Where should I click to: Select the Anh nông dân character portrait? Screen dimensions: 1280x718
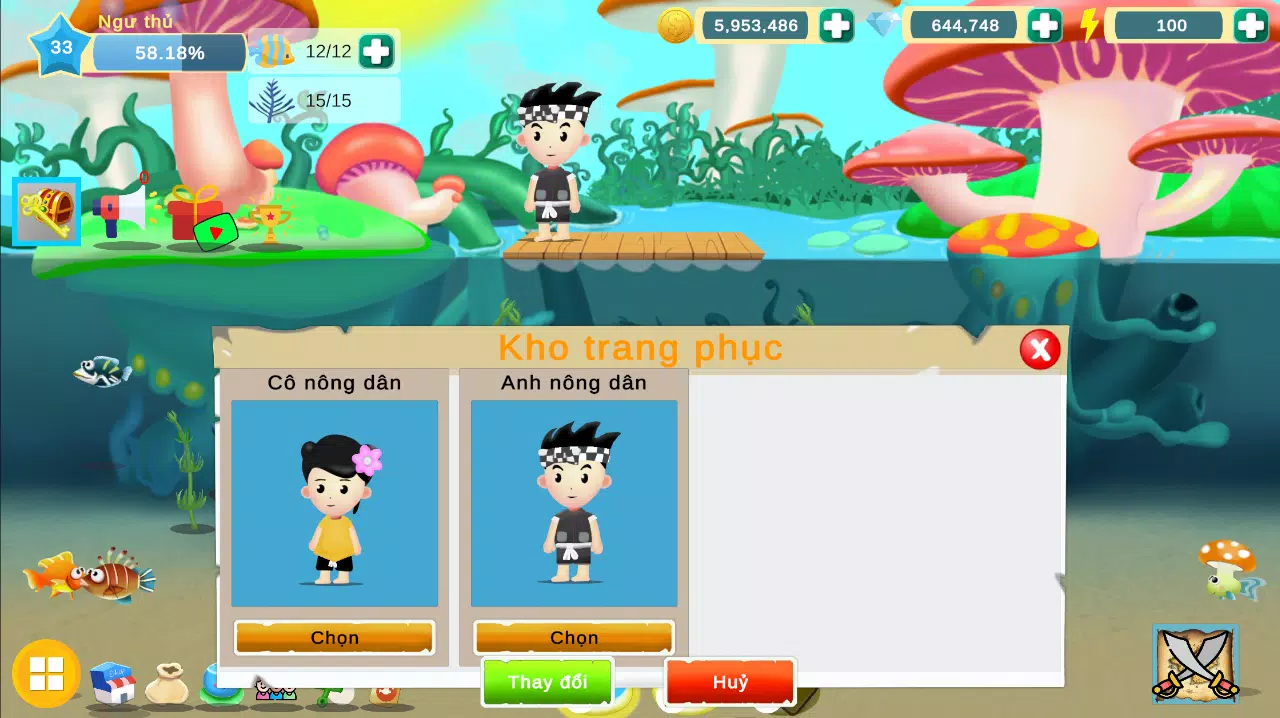click(x=574, y=503)
